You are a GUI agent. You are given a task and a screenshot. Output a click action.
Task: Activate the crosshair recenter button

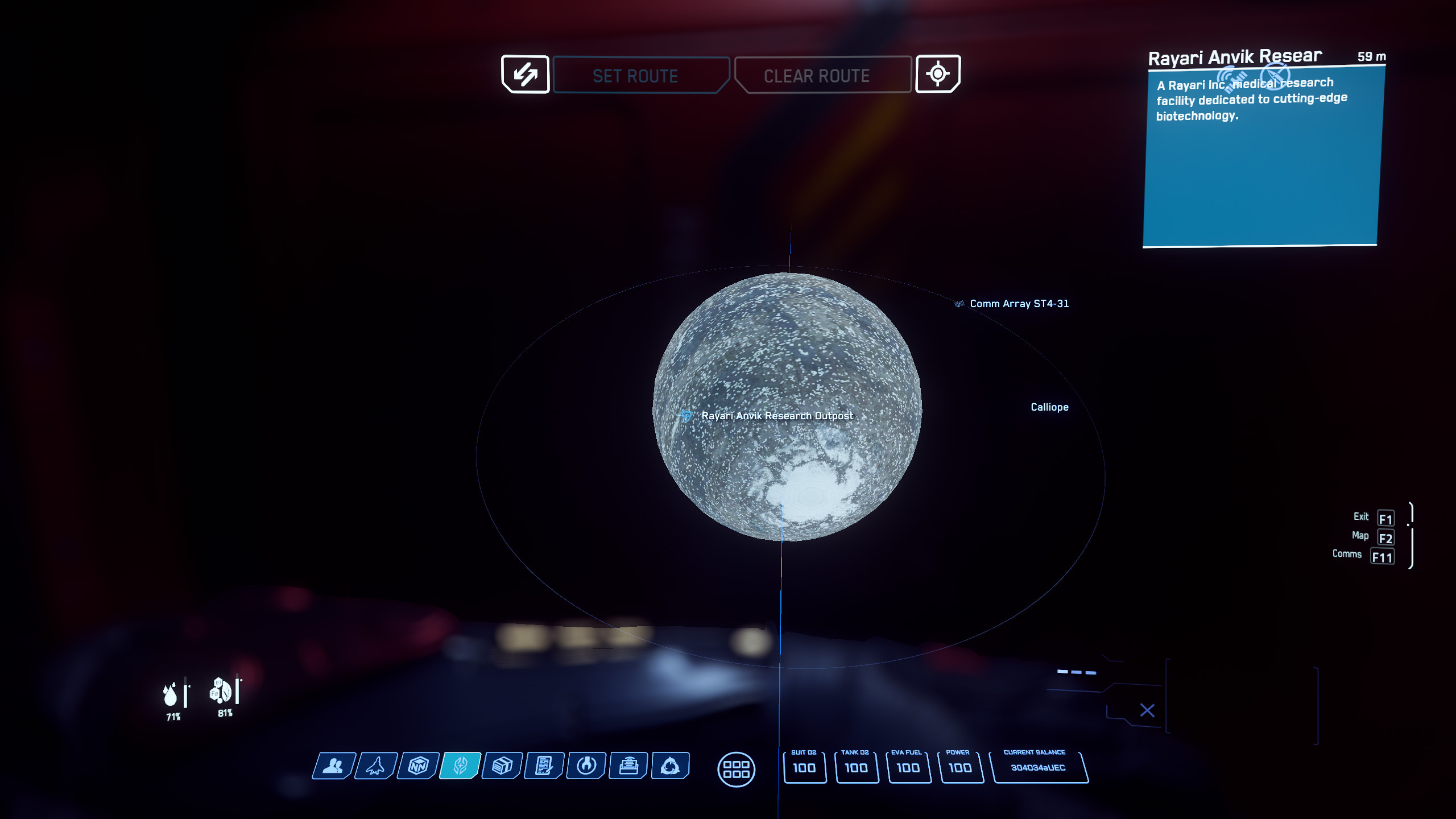(937, 74)
